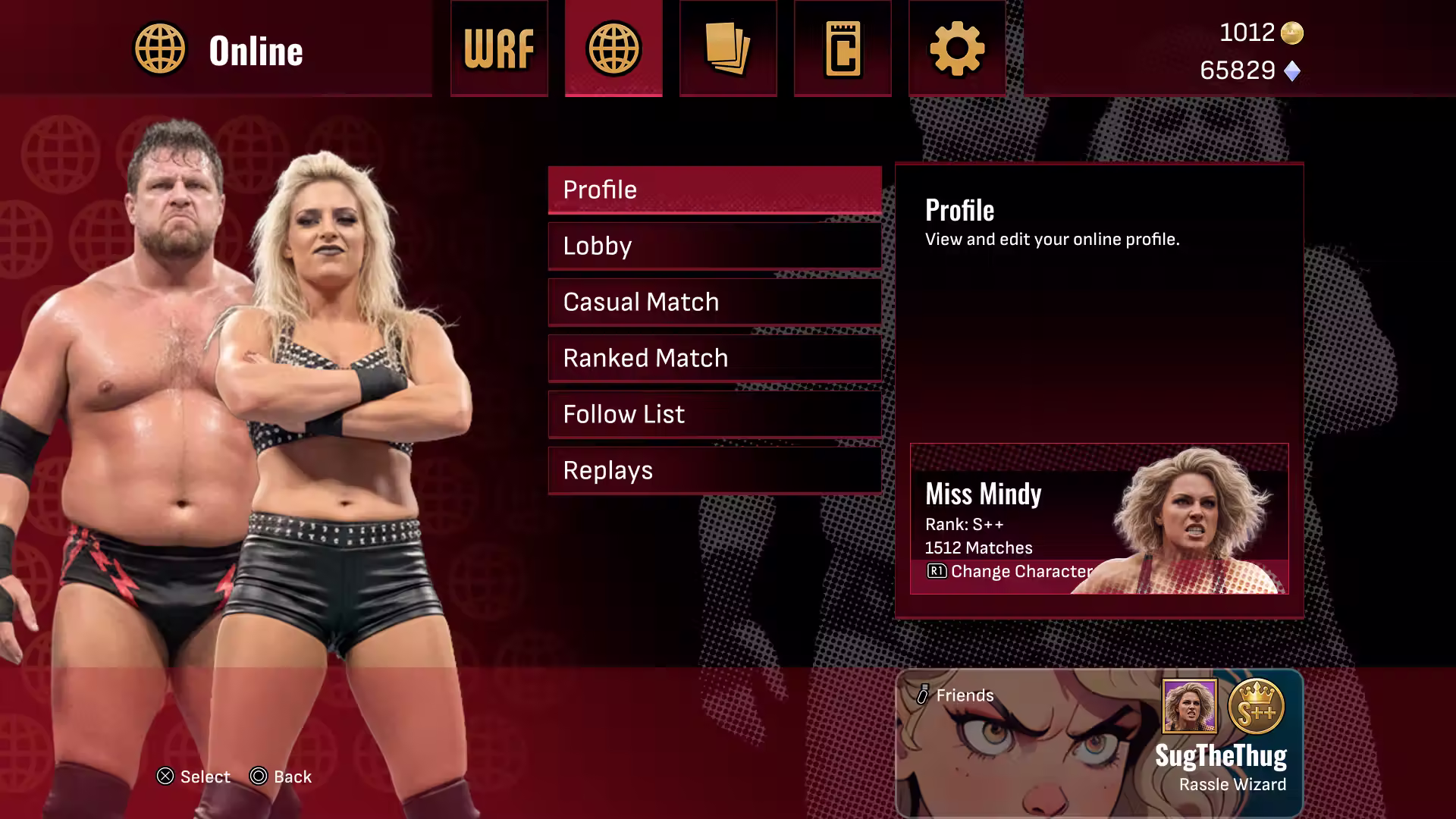Viewport: 1456px width, 819px height.
Task: Click the small wrestler avatar portrait
Action: coord(1190,707)
